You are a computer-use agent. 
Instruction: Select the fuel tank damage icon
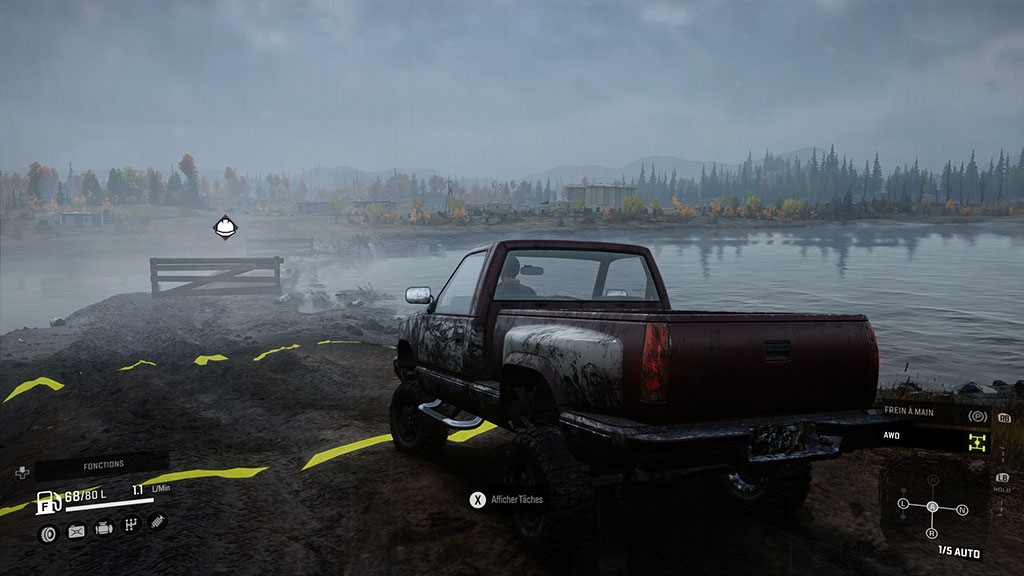(76, 531)
